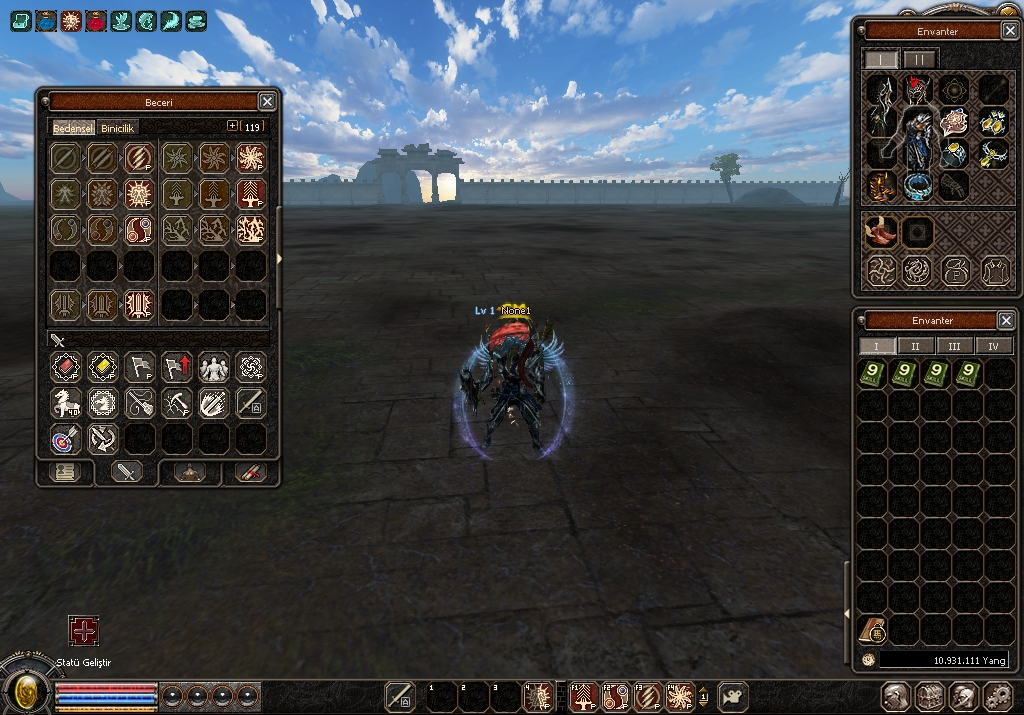Select the equipped helmet with red plume

[919, 91]
